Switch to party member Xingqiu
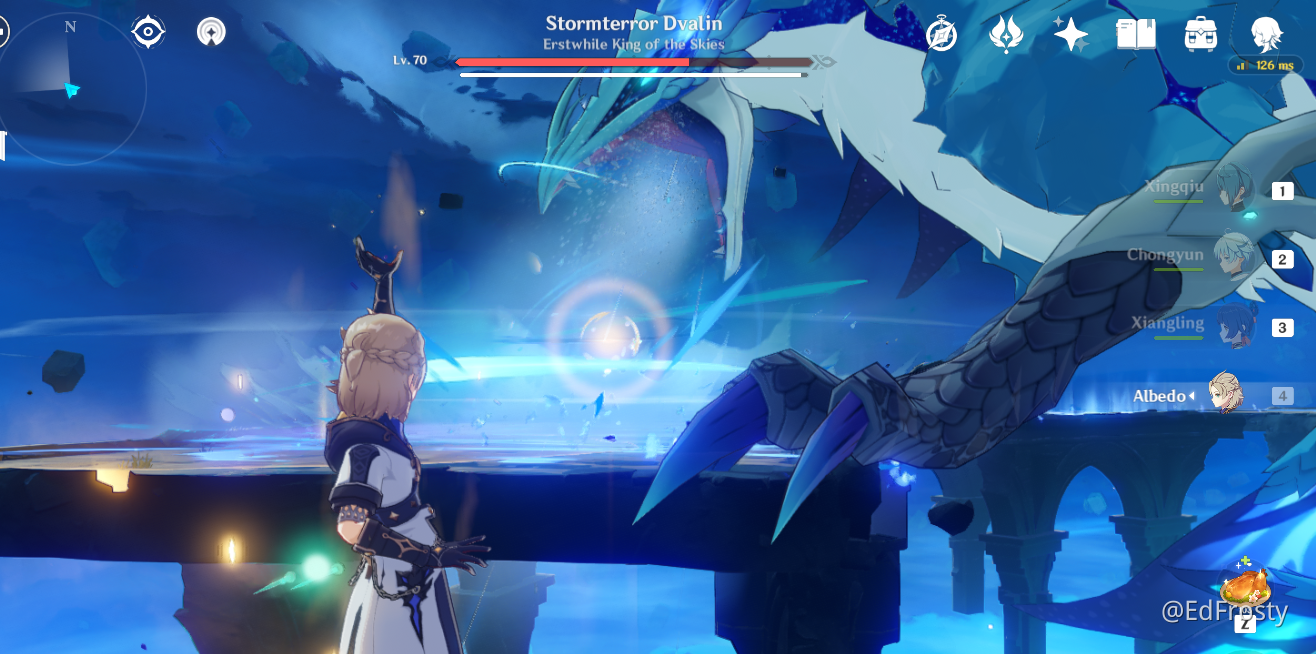 tap(1235, 190)
